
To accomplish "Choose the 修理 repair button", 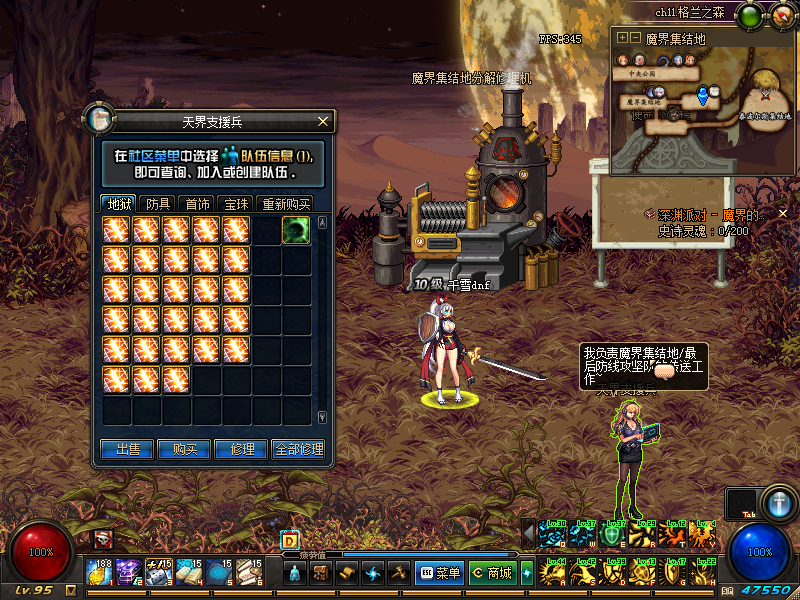I will [x=241, y=450].
